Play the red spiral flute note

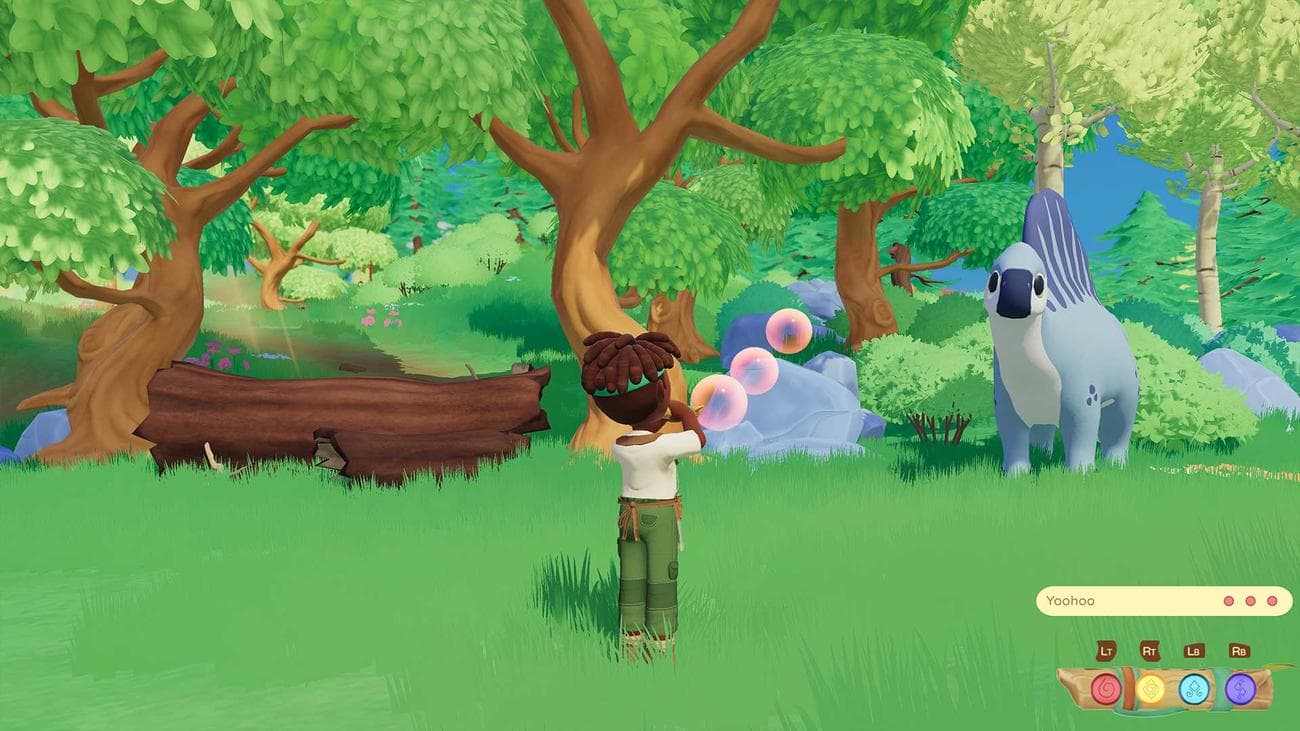coord(1106,689)
